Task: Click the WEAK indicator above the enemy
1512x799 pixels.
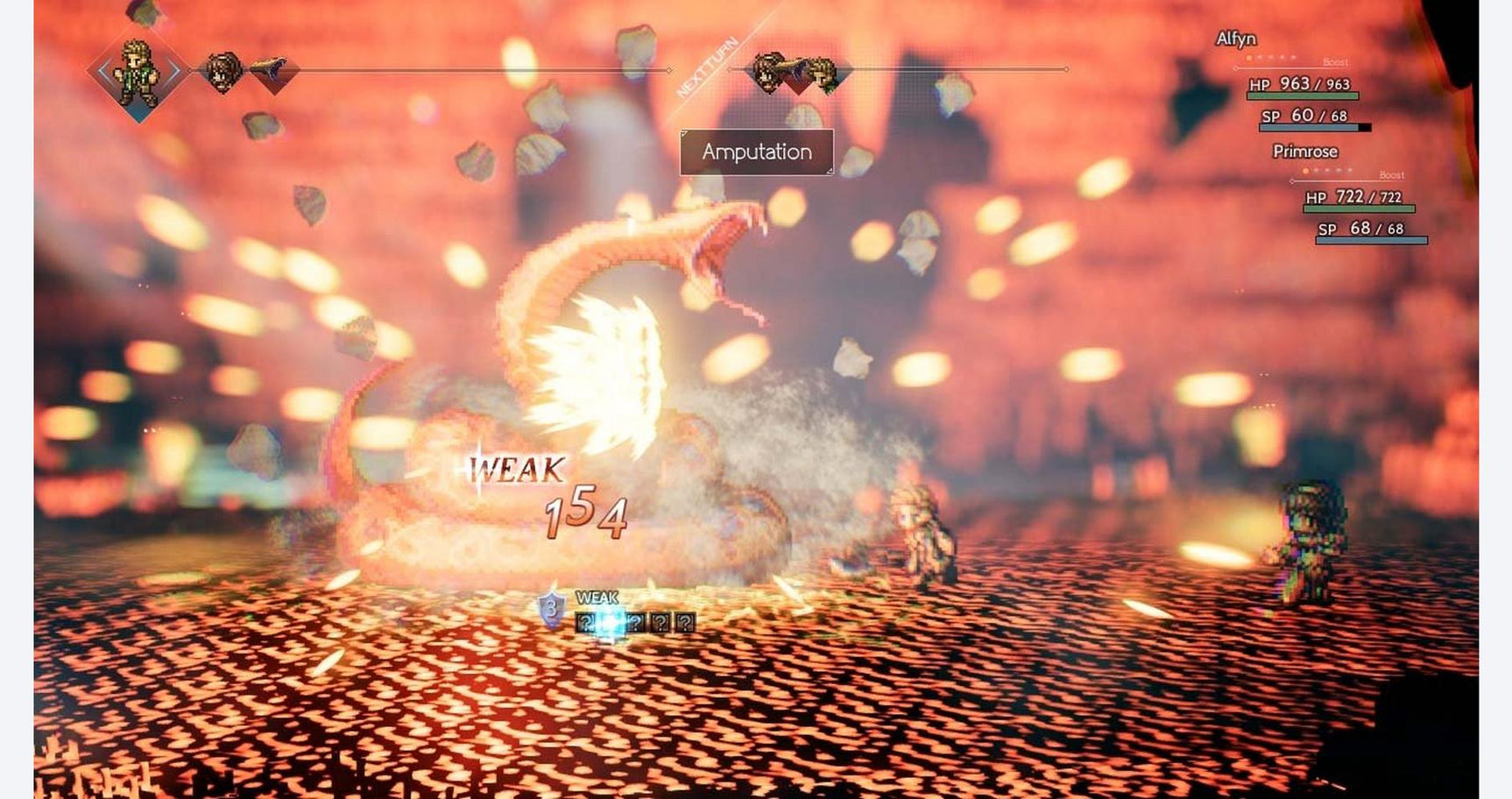Action: [x=517, y=468]
